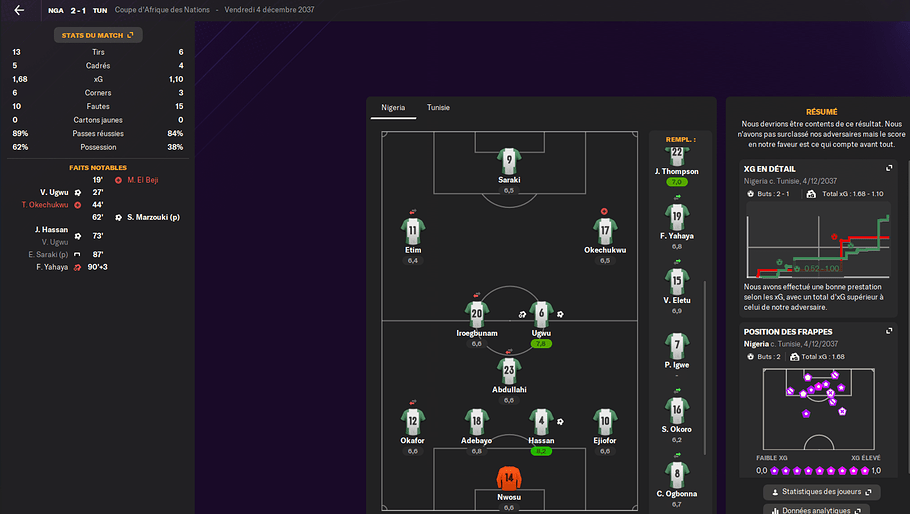This screenshot has height=514, width=910.
Task: Select defender Ejiofor on the pitch
Action: click(x=605, y=420)
